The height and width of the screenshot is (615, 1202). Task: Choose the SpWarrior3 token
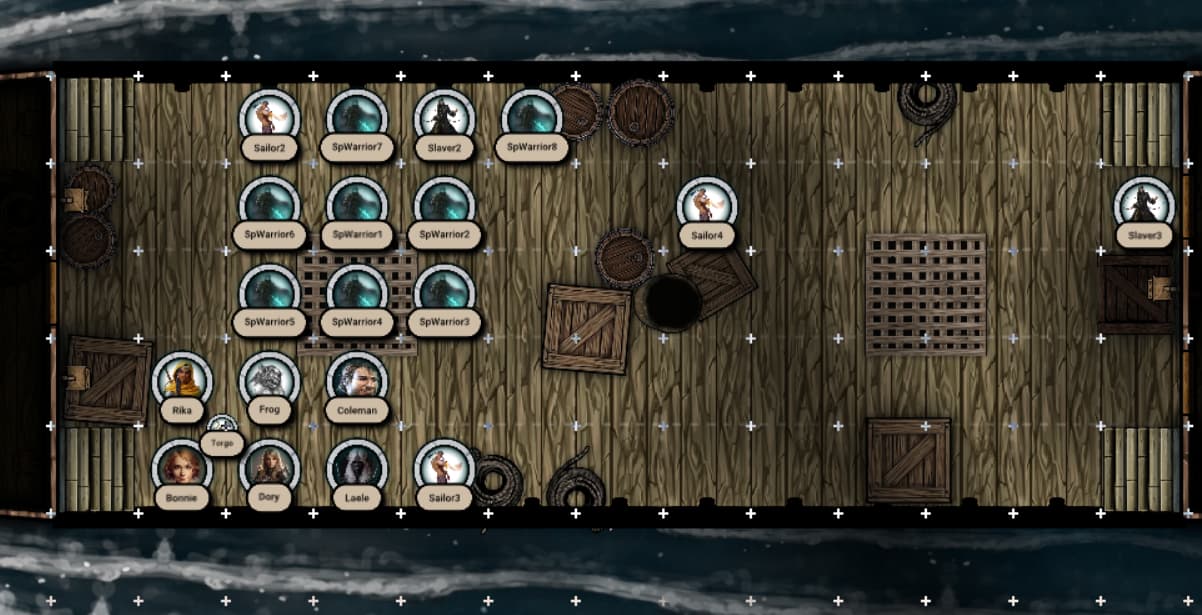444,292
